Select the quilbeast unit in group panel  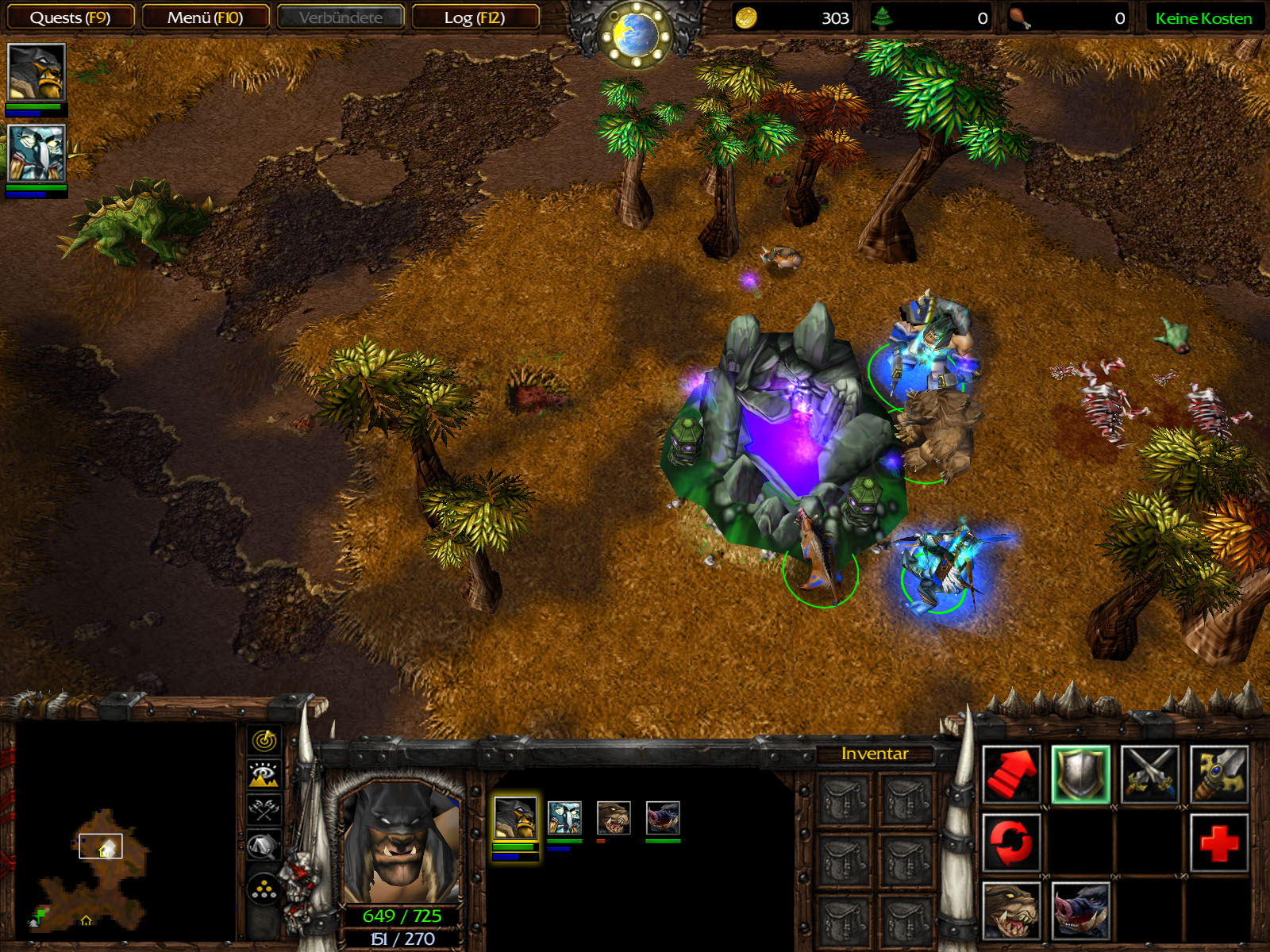coord(663,818)
